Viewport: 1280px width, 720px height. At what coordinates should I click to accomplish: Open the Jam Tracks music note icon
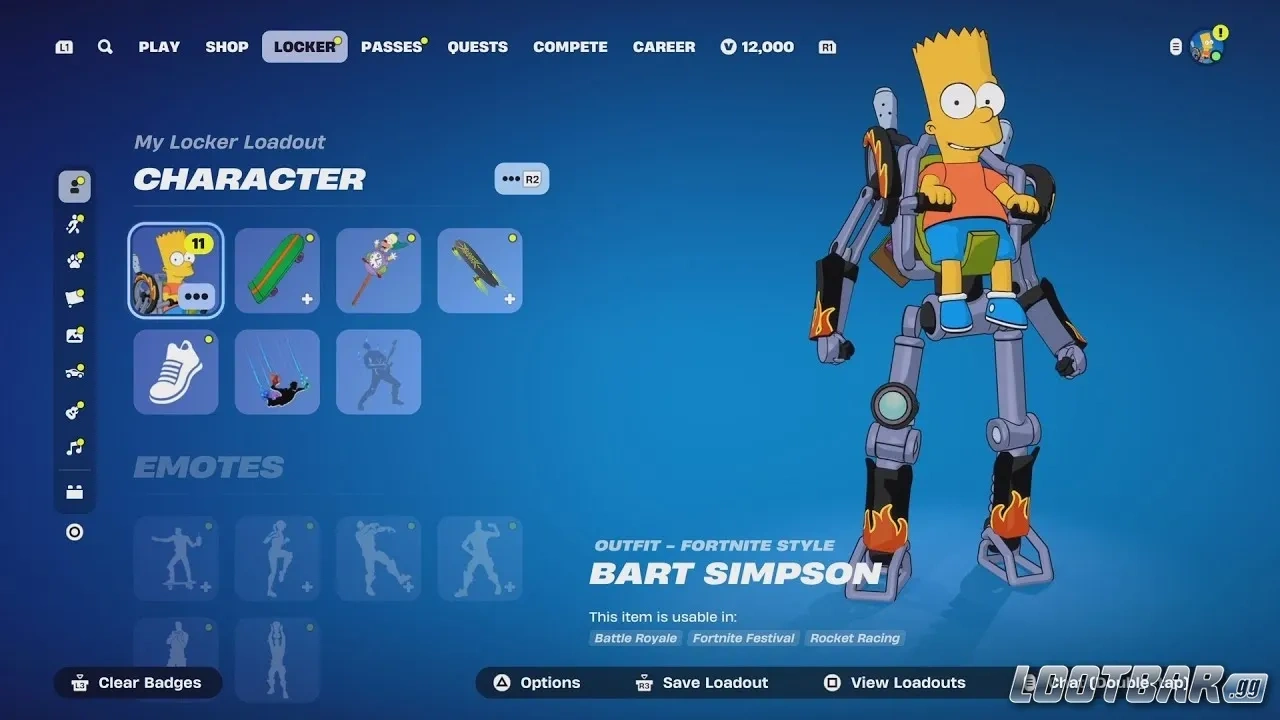coord(75,447)
